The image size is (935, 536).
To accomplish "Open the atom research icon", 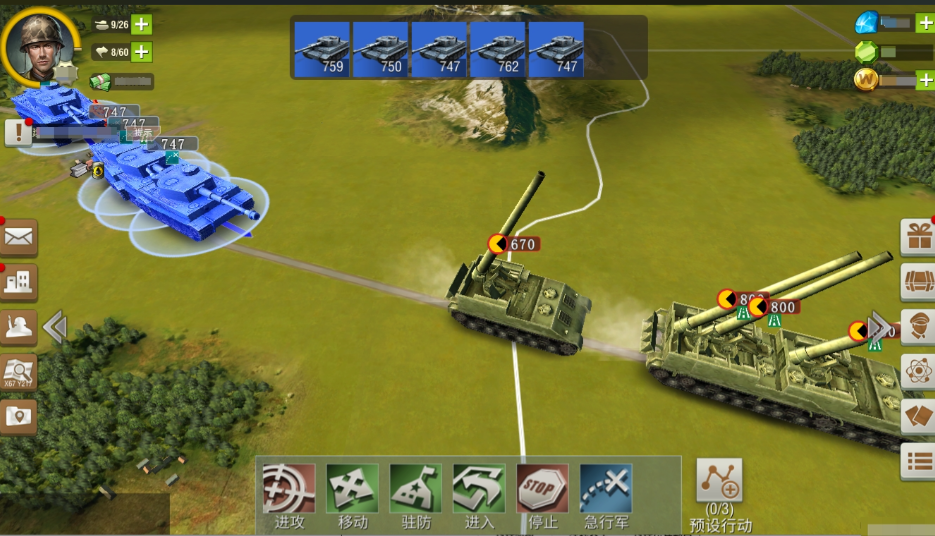I will [x=918, y=372].
